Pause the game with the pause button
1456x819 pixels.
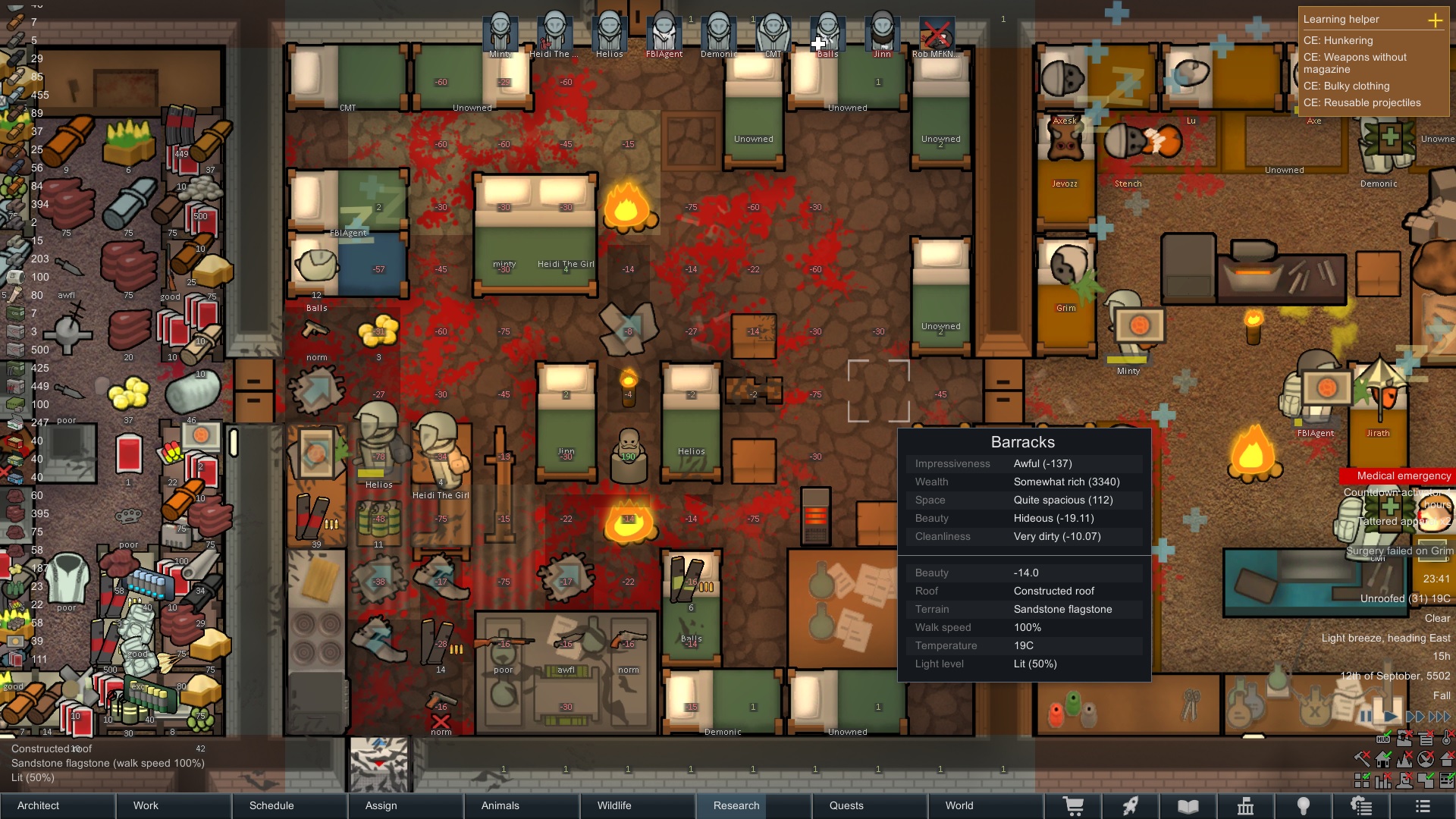pyautogui.click(x=1365, y=716)
